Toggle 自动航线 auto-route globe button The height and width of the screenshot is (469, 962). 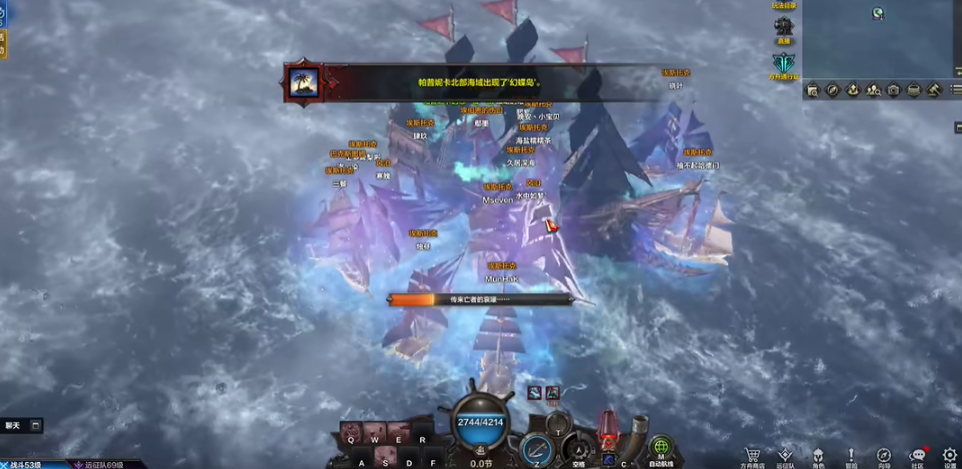pos(660,447)
